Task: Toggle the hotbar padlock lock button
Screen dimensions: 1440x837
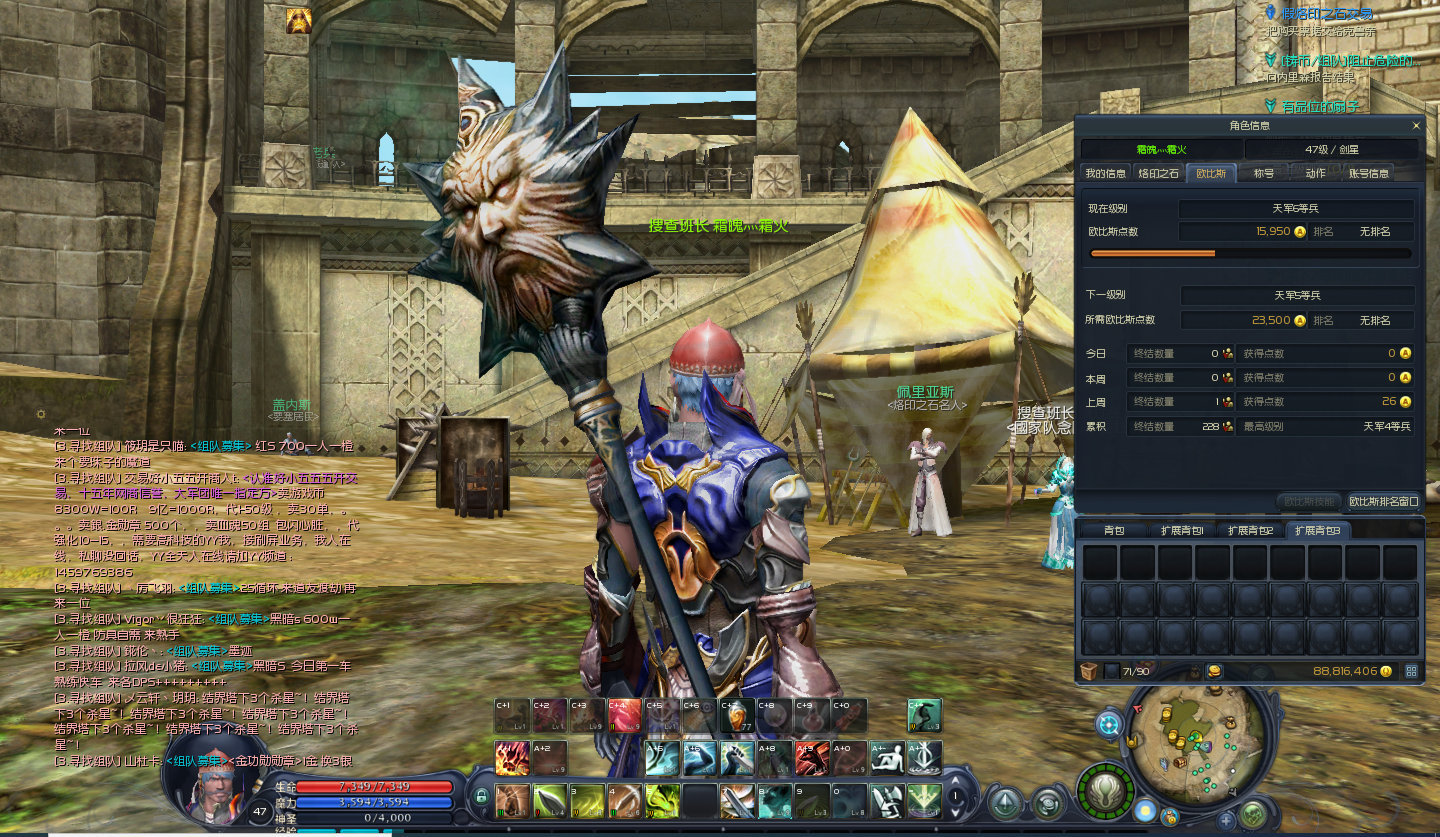Action: click(x=481, y=797)
